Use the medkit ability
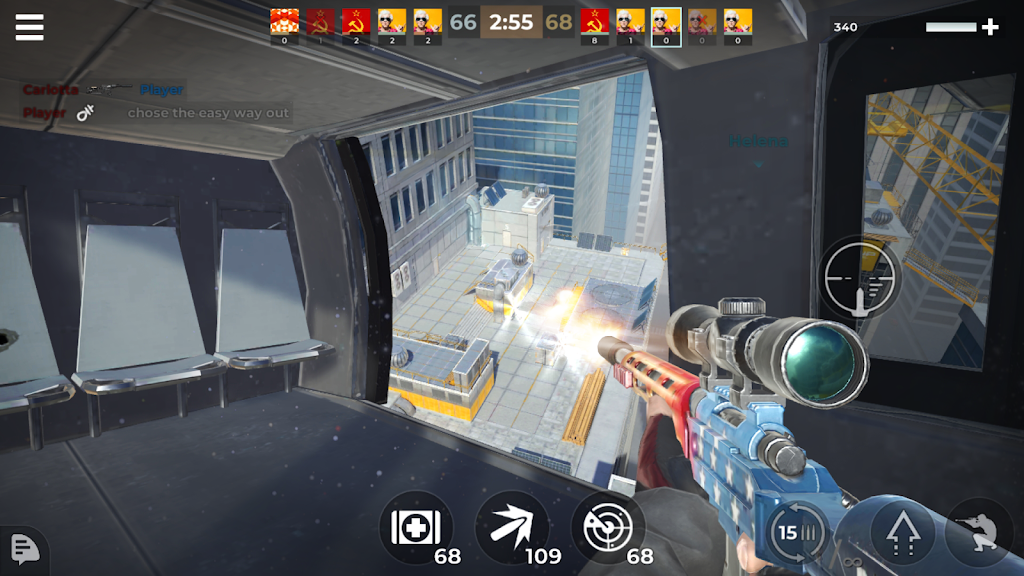This screenshot has width=1024, height=576. [x=416, y=528]
